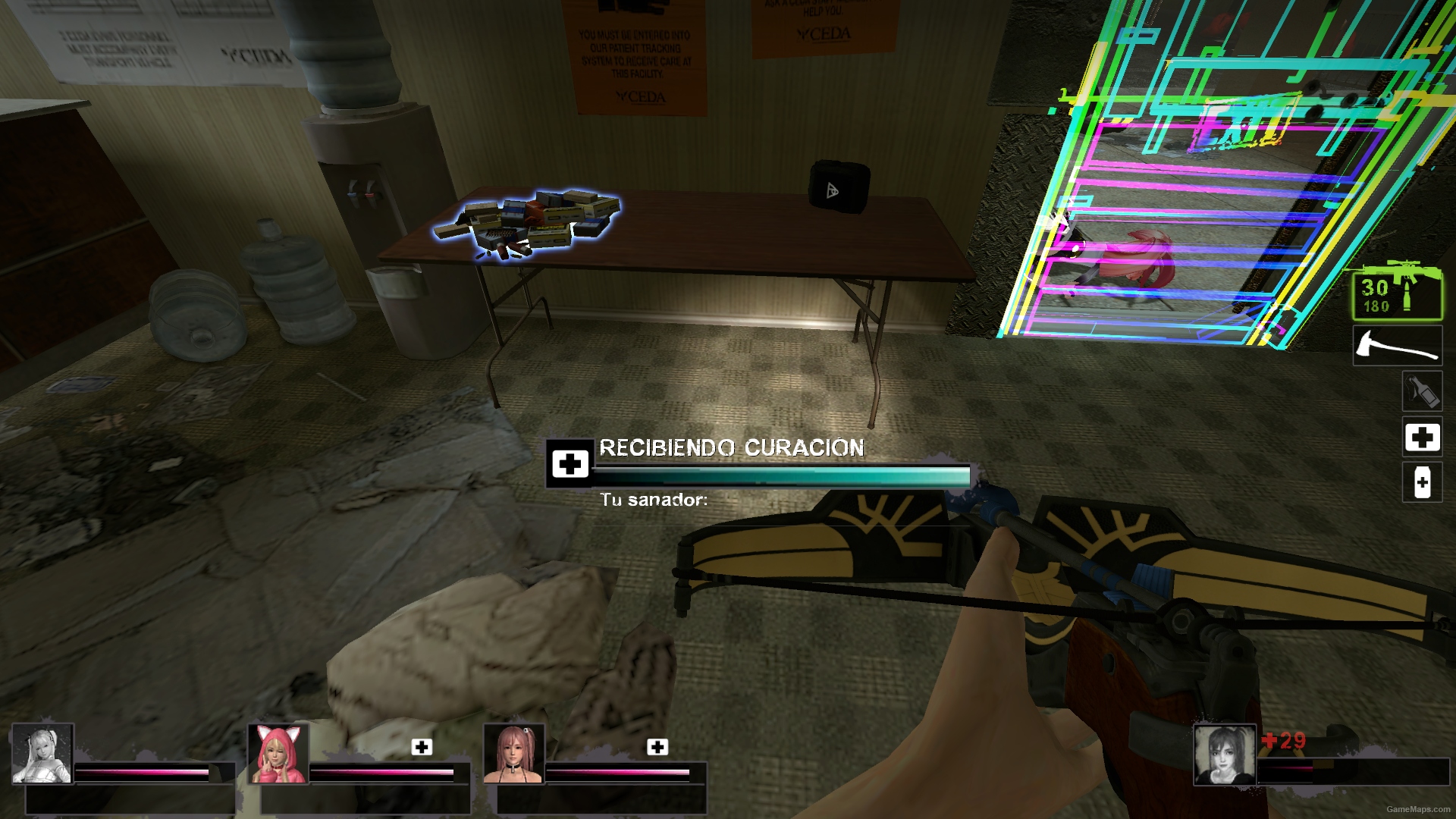Expand the Tu sanador healer info line

point(652,501)
